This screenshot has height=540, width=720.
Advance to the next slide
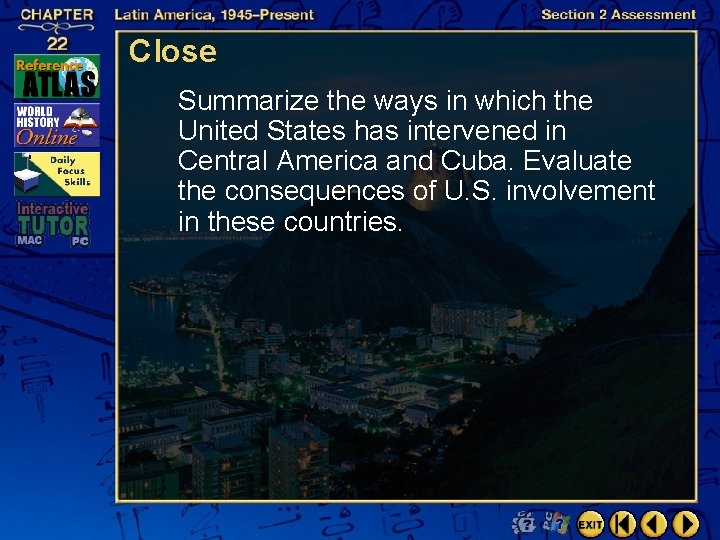click(x=685, y=523)
